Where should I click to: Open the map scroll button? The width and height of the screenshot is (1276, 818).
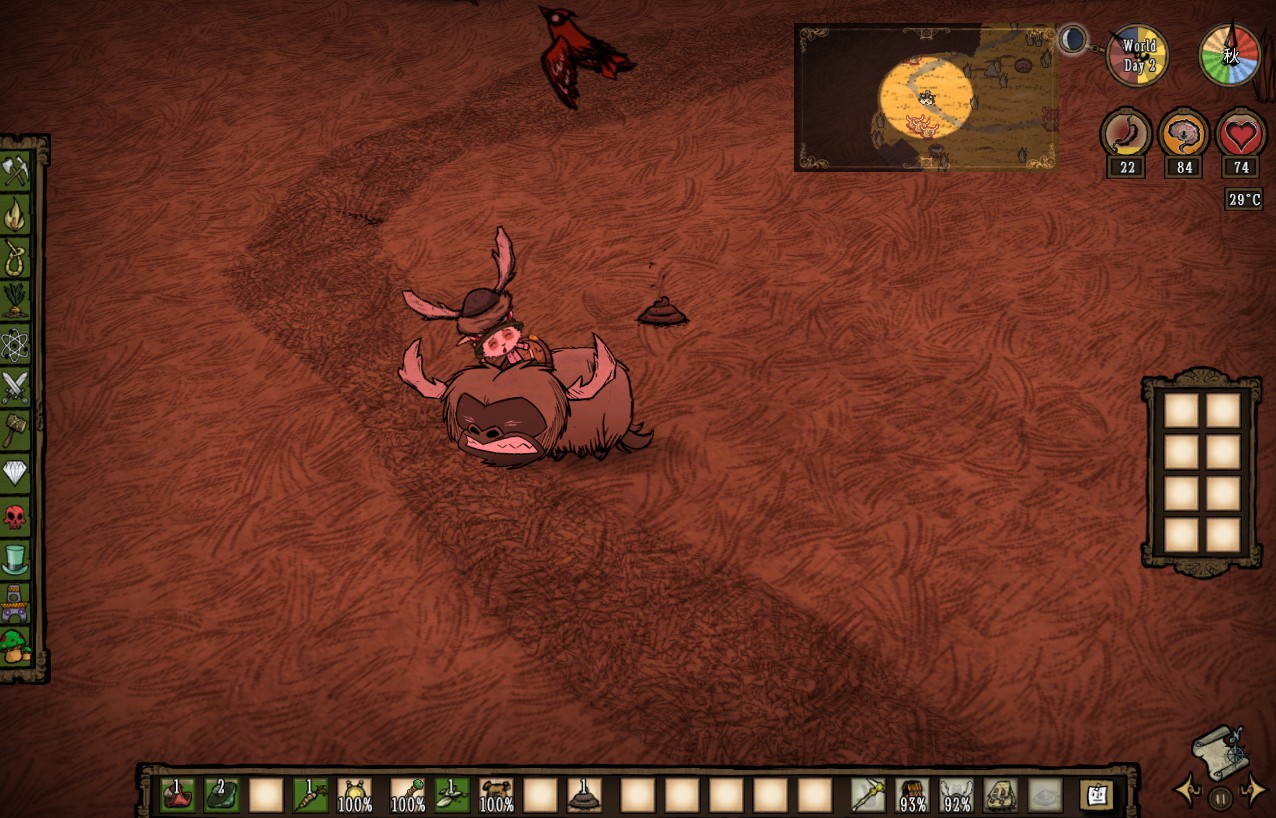[x=1219, y=748]
